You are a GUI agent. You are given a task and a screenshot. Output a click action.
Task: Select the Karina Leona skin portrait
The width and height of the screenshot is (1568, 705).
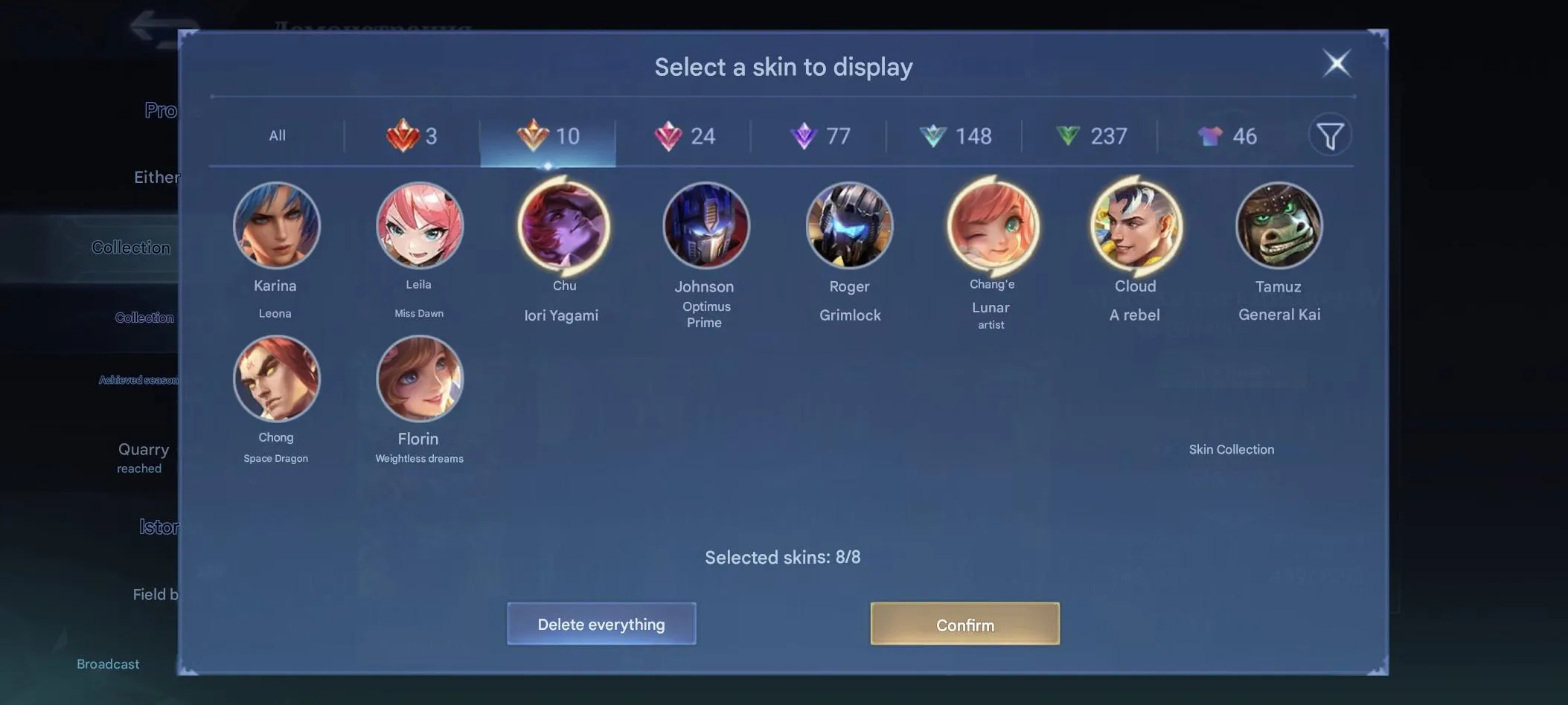(x=276, y=226)
